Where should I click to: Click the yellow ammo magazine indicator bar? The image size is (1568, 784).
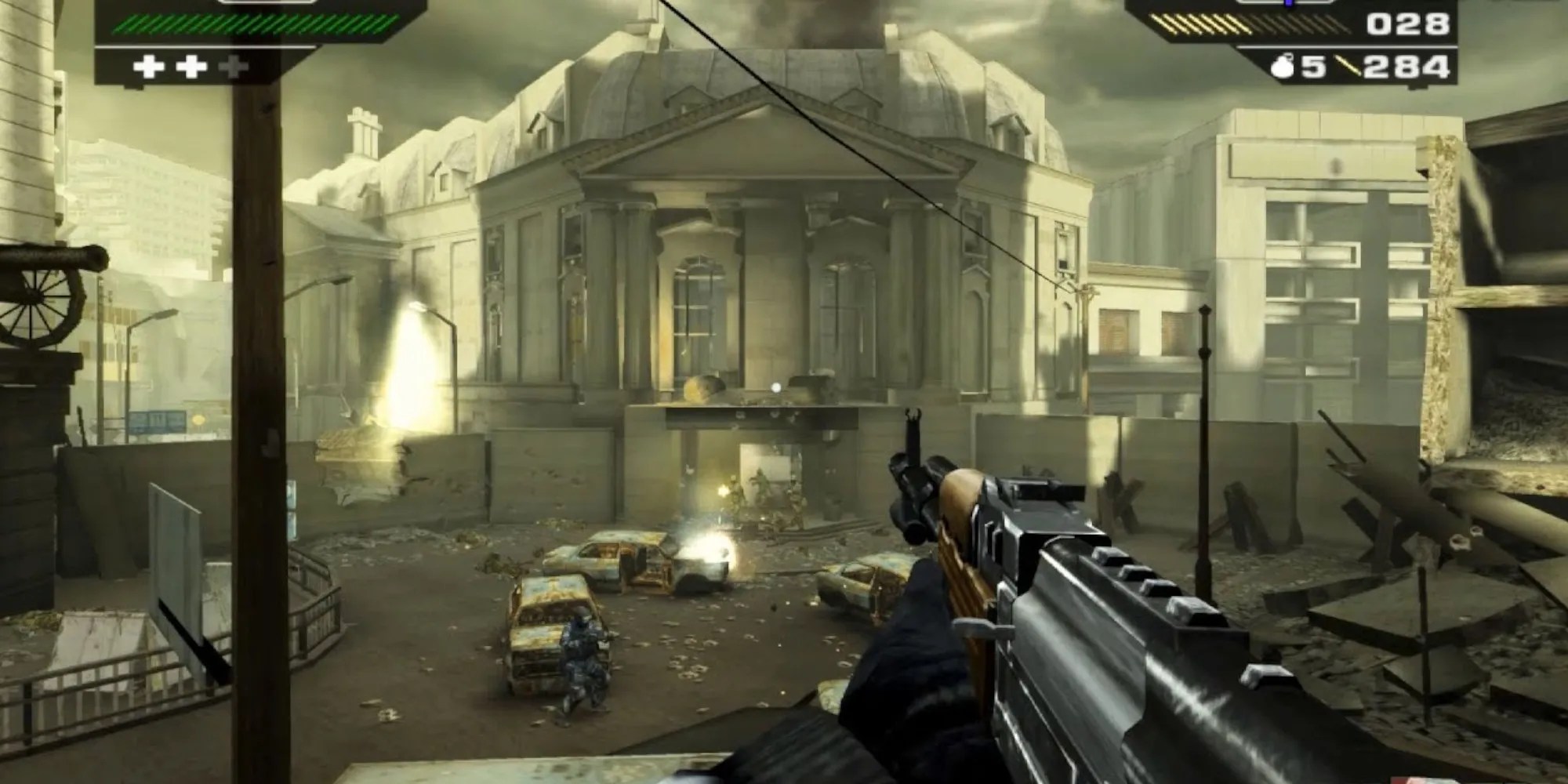[x=1200, y=25]
